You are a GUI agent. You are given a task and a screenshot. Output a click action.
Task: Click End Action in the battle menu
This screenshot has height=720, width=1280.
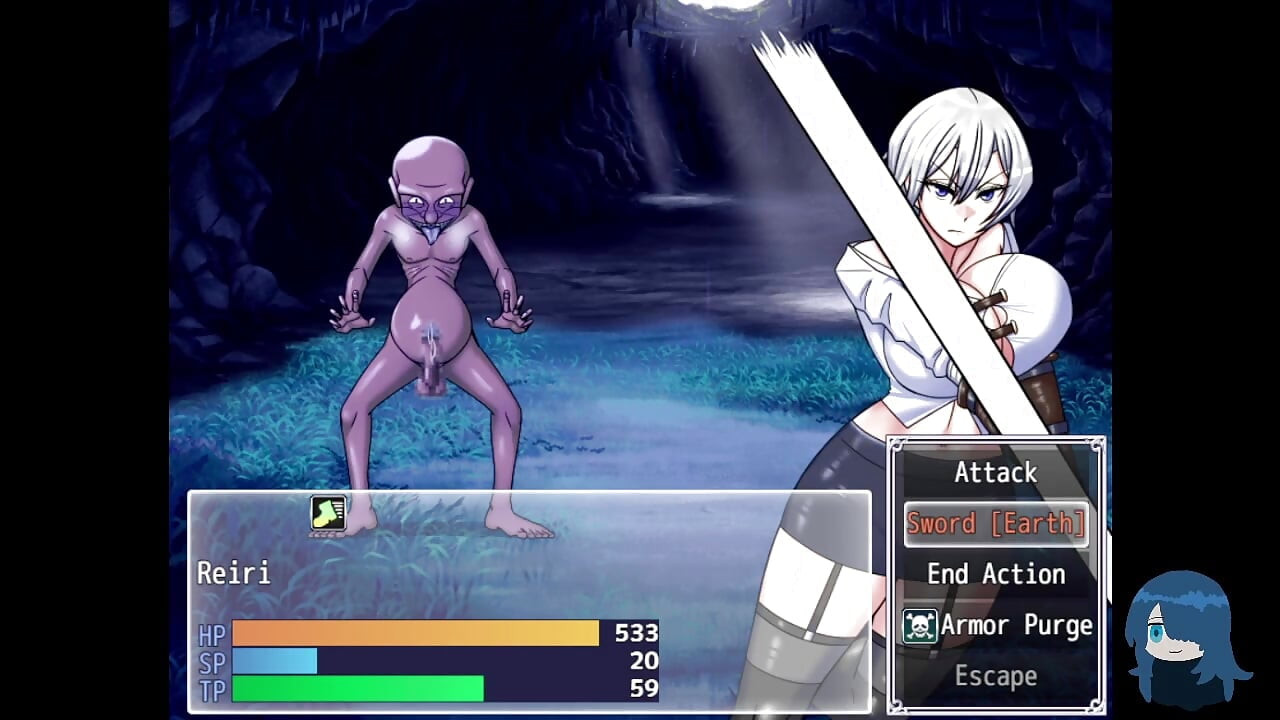click(995, 574)
